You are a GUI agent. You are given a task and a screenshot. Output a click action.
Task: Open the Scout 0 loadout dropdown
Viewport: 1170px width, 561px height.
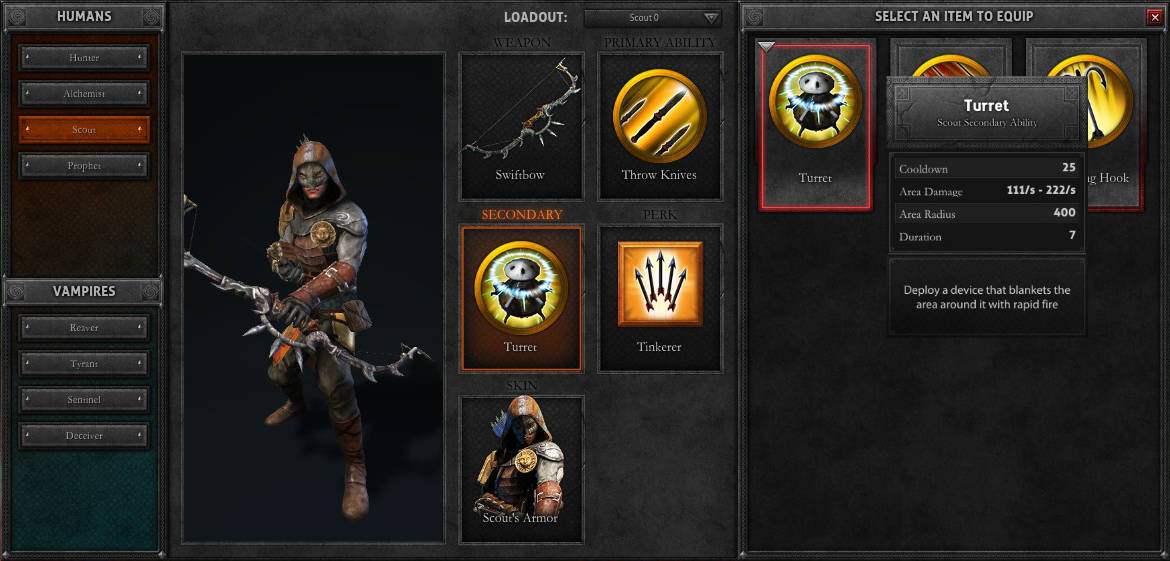point(652,18)
